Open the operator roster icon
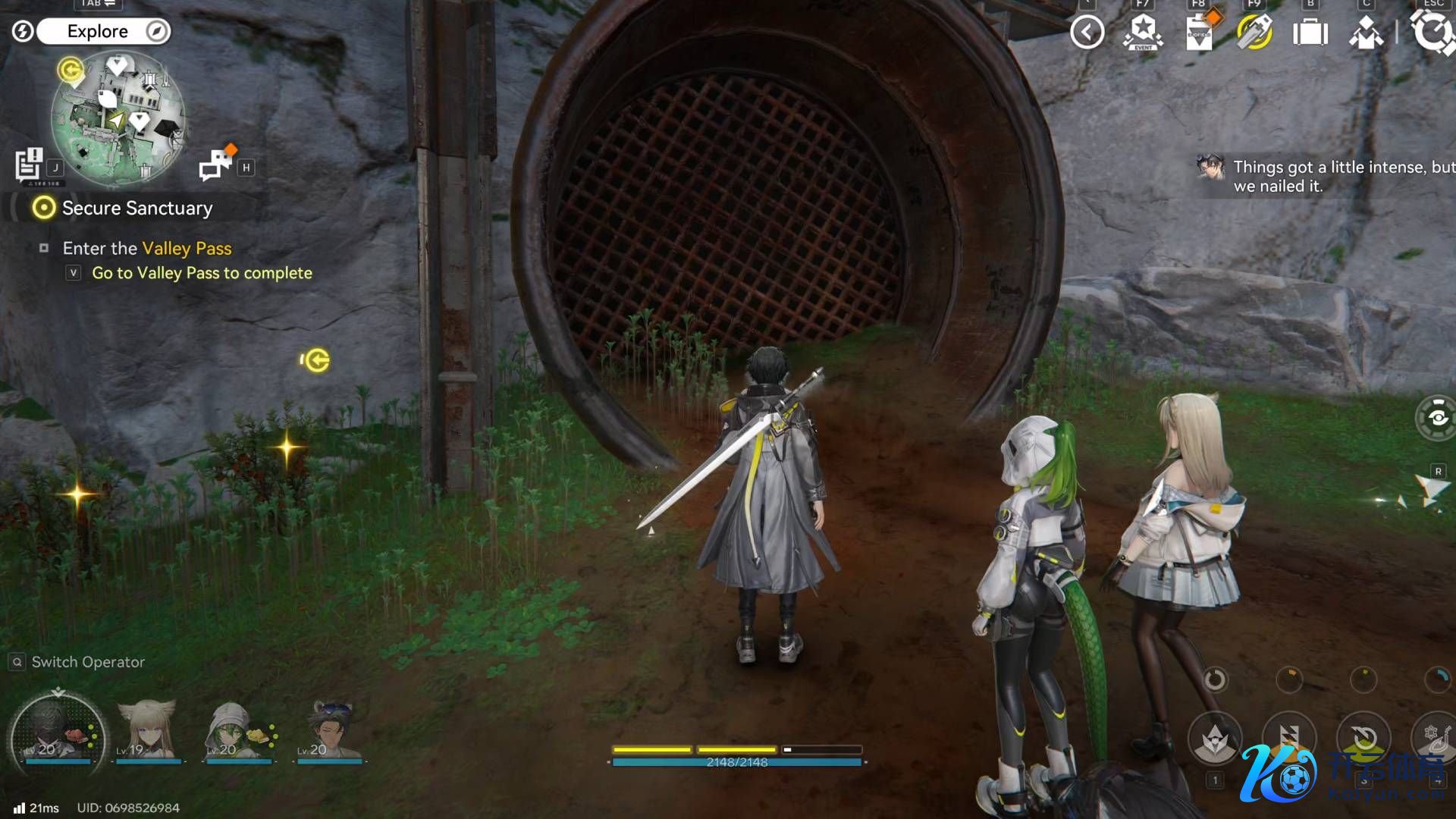This screenshot has width=1456, height=819. click(1367, 33)
